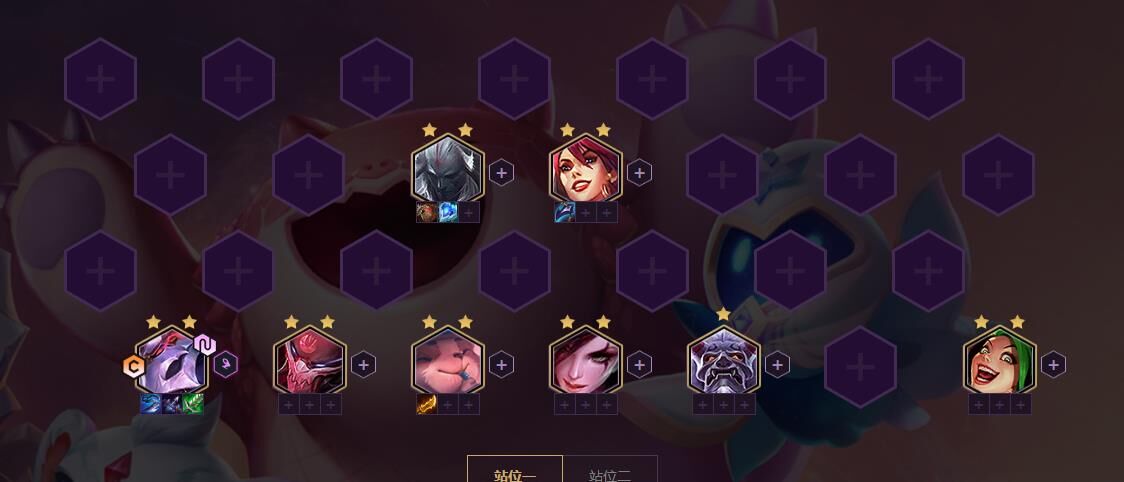1124x482 pixels.
Task: Select the grey-haired masked champion hex
Action: pos(448,172)
